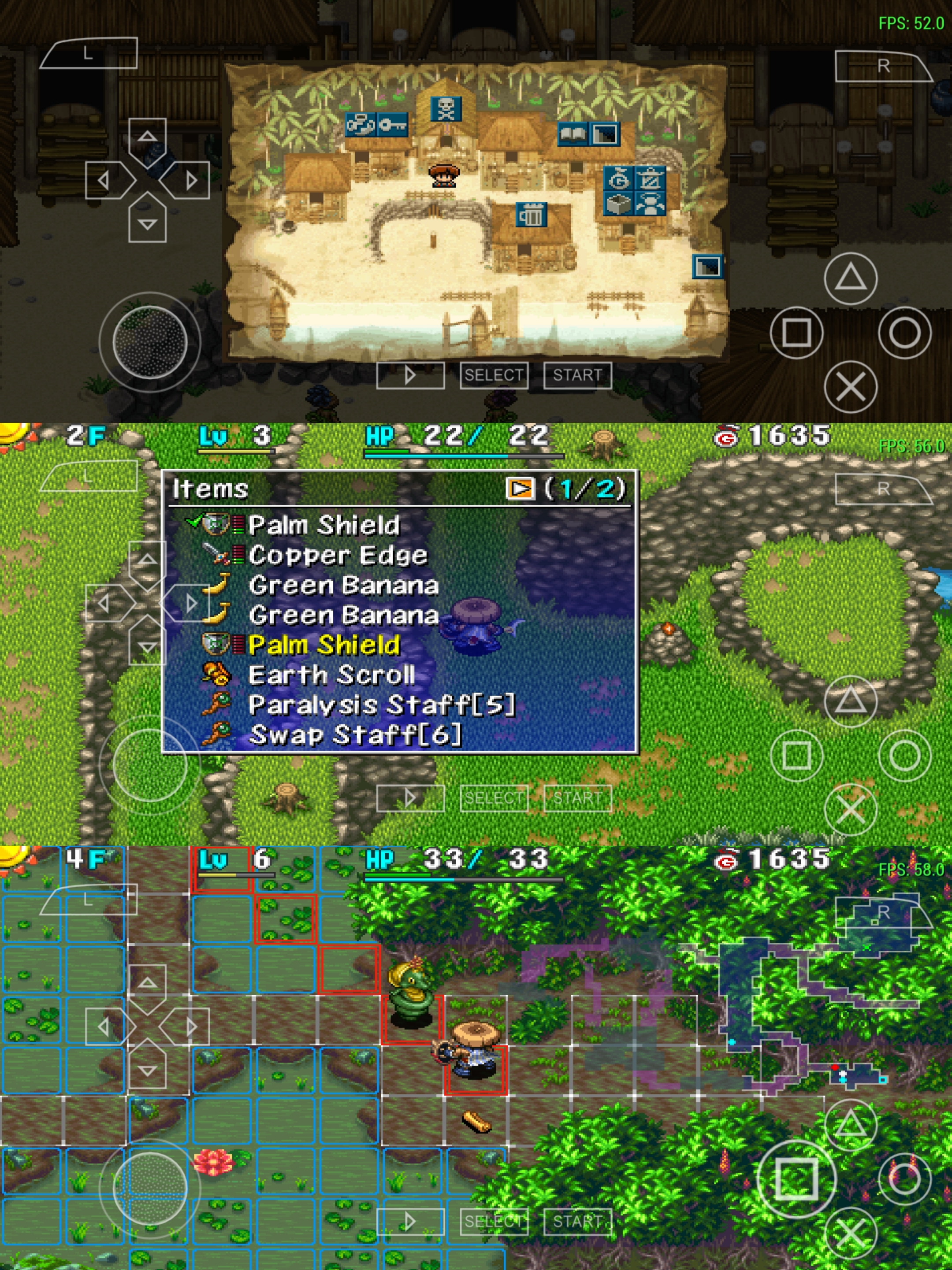Click the striped pot map marker
Viewport: 952px width, 1270px height.
click(x=651, y=179)
